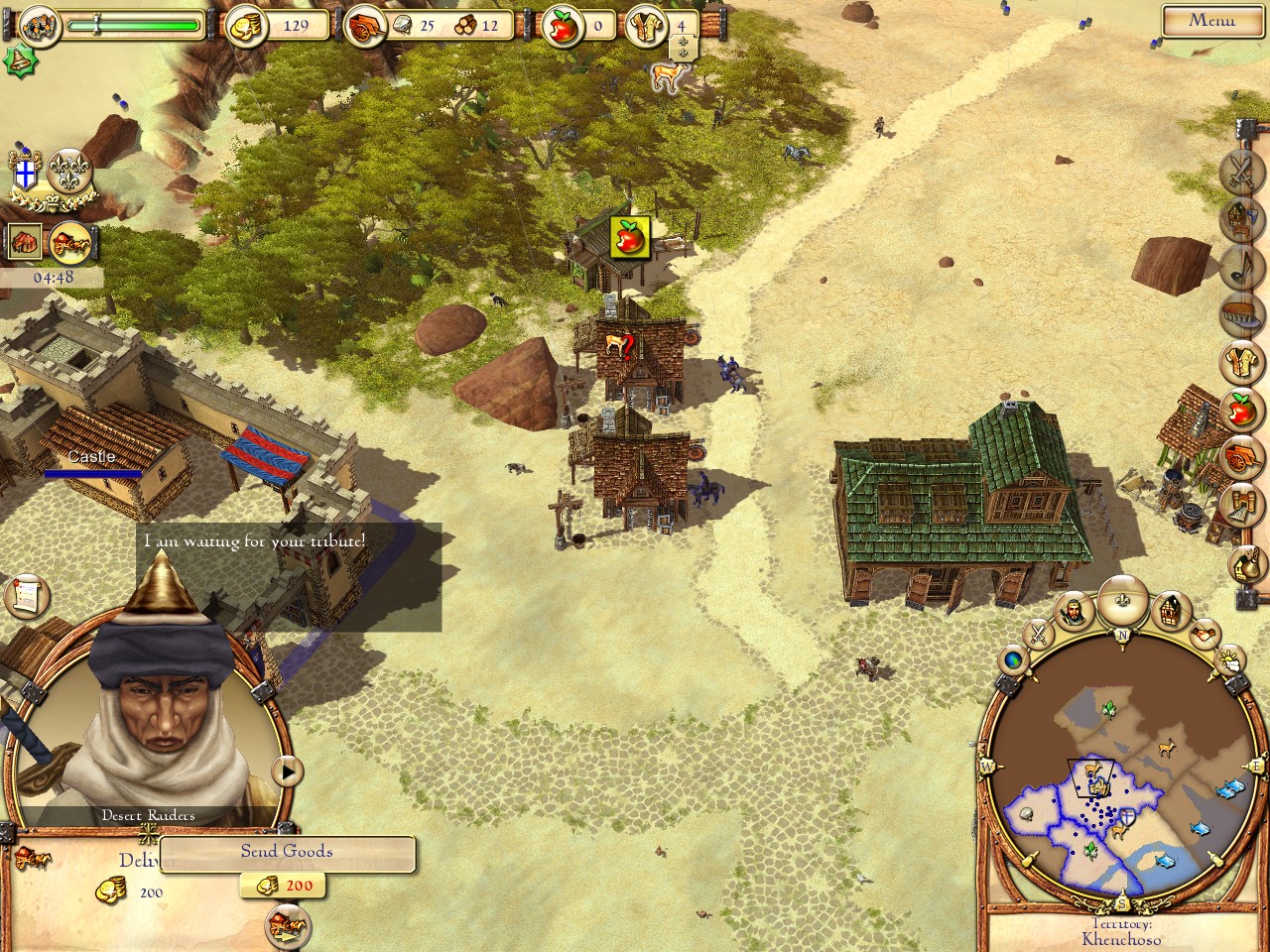Click the fleur-de-lis promotion medallion
This screenshot has height=952, width=1270.
pyautogui.click(x=70, y=171)
